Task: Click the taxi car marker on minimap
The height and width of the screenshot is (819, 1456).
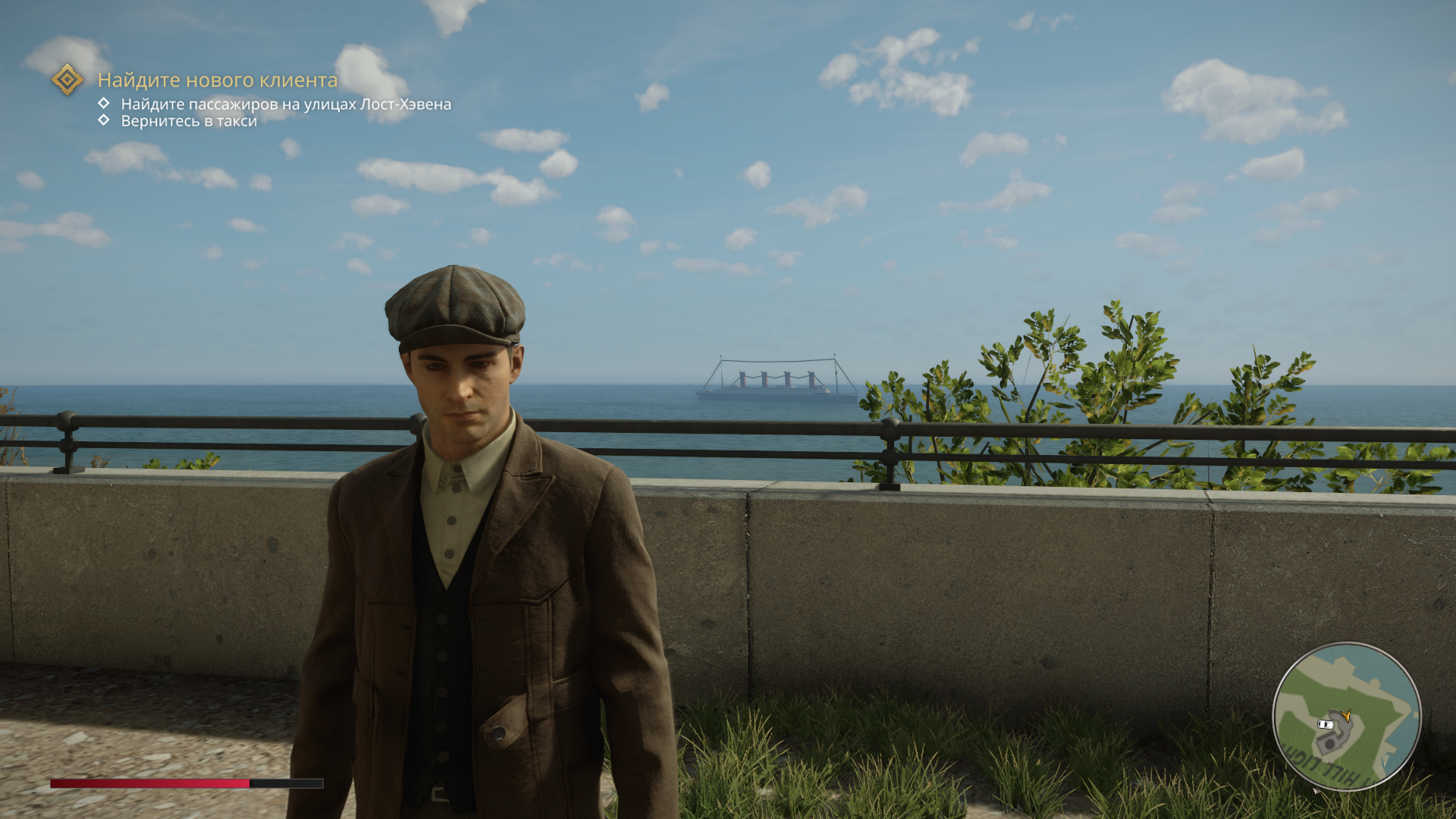Action: [x=1326, y=725]
